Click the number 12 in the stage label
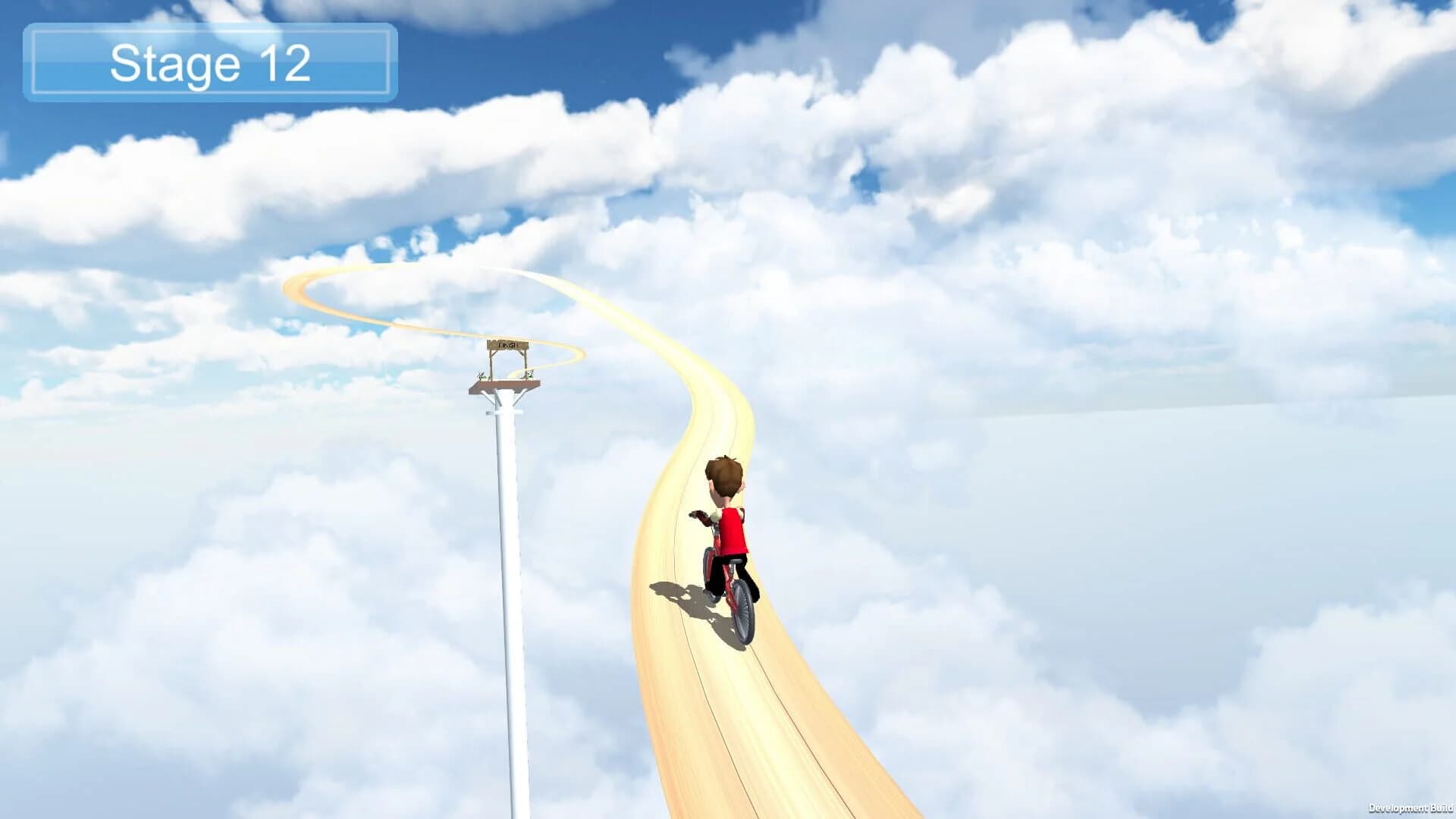The width and height of the screenshot is (1456, 819). tap(287, 64)
